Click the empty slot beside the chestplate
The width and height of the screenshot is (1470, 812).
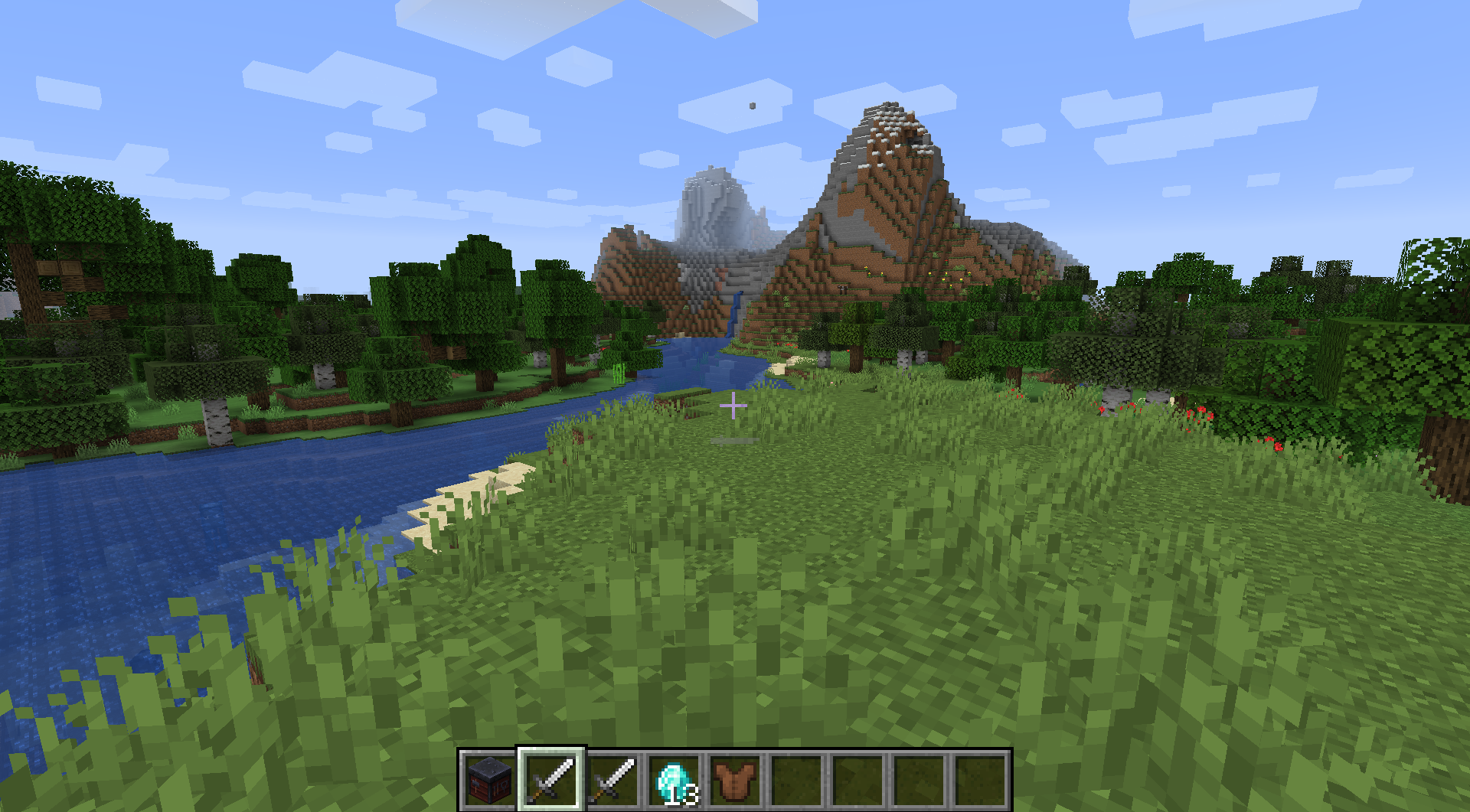795,779
